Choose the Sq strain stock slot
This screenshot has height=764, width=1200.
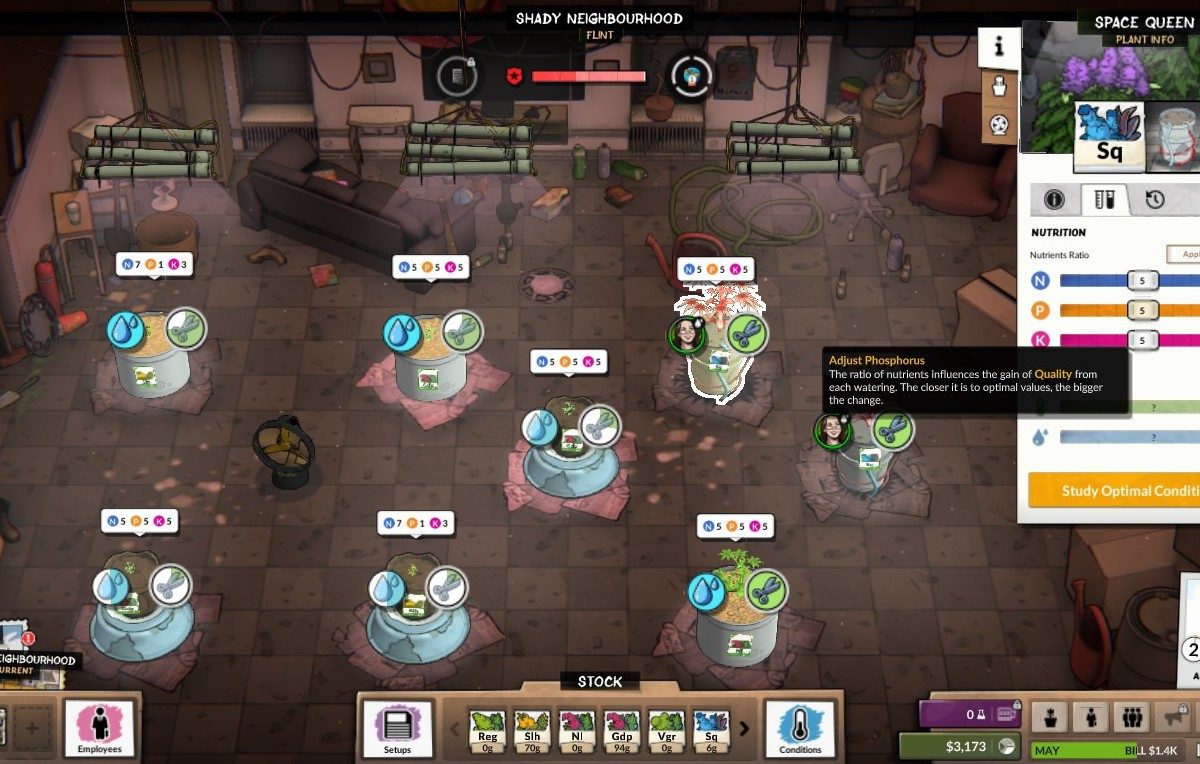point(712,729)
